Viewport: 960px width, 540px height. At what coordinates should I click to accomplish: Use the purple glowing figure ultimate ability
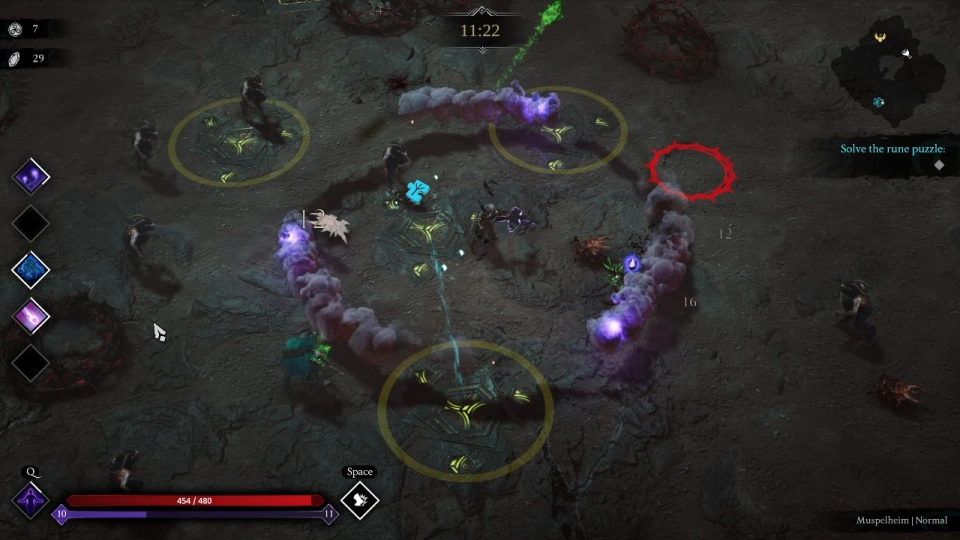coord(30,500)
